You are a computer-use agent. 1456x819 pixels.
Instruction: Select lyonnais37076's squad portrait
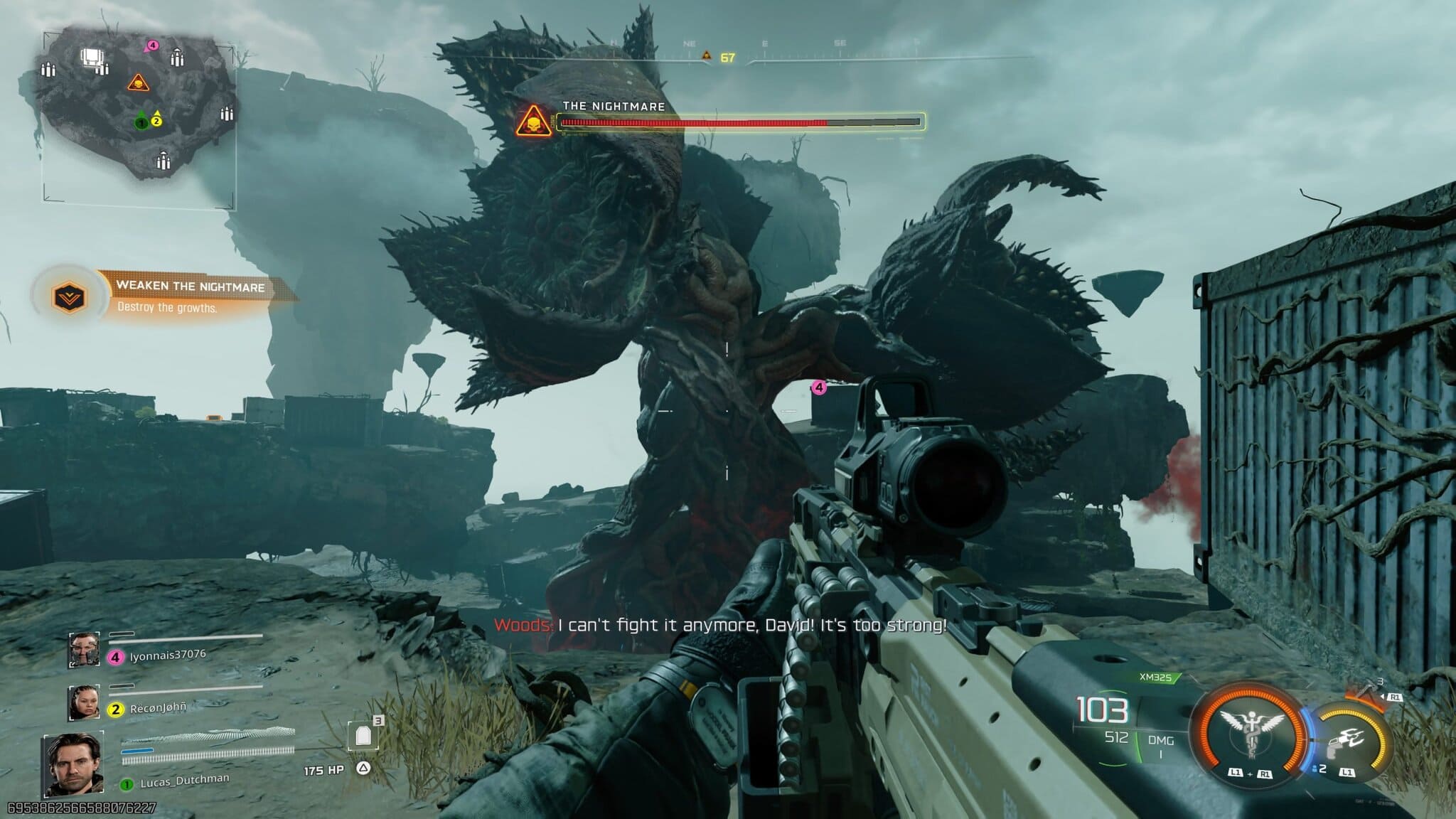point(84,650)
